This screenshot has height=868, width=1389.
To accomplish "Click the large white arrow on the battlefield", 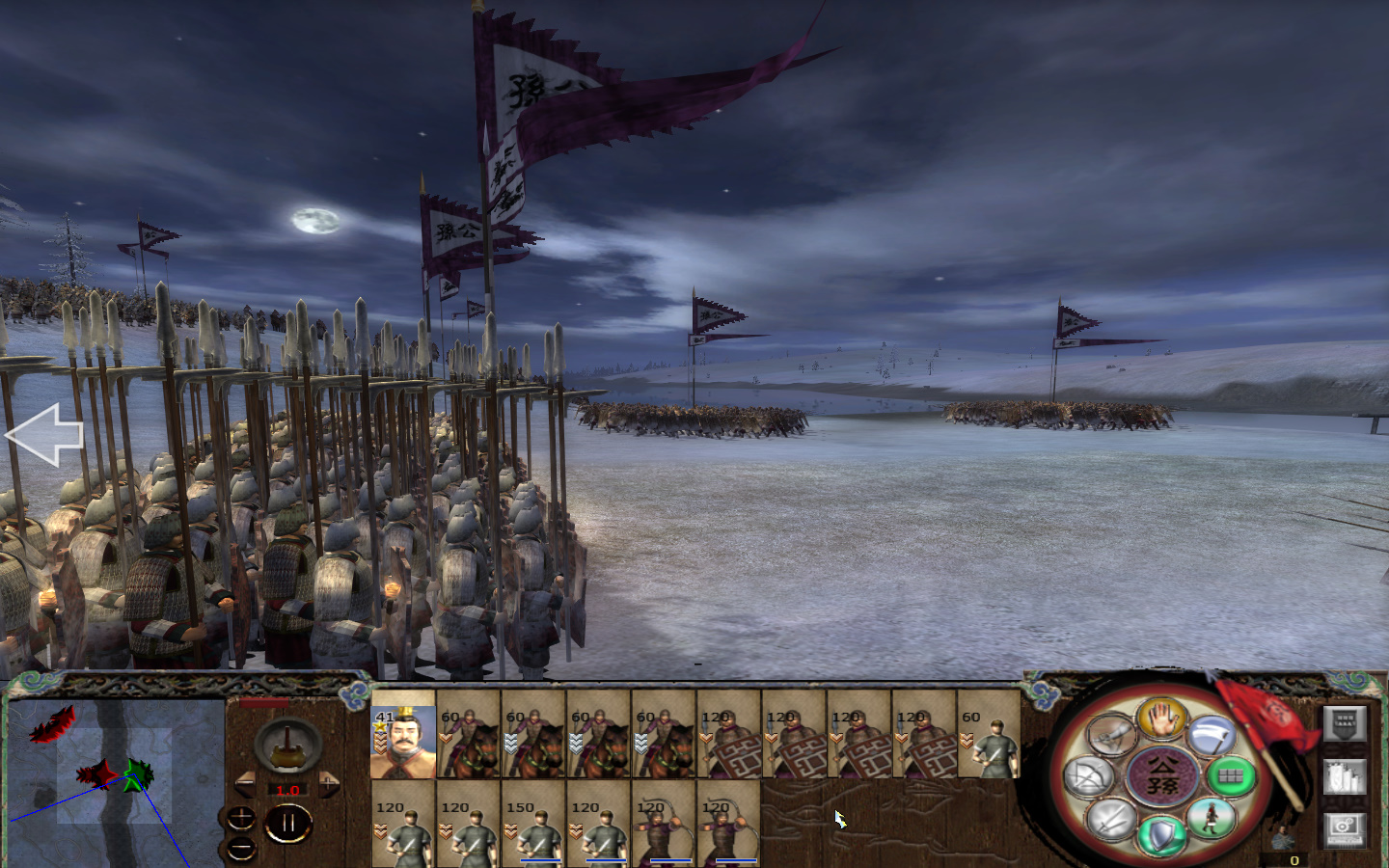I will click(43, 434).
